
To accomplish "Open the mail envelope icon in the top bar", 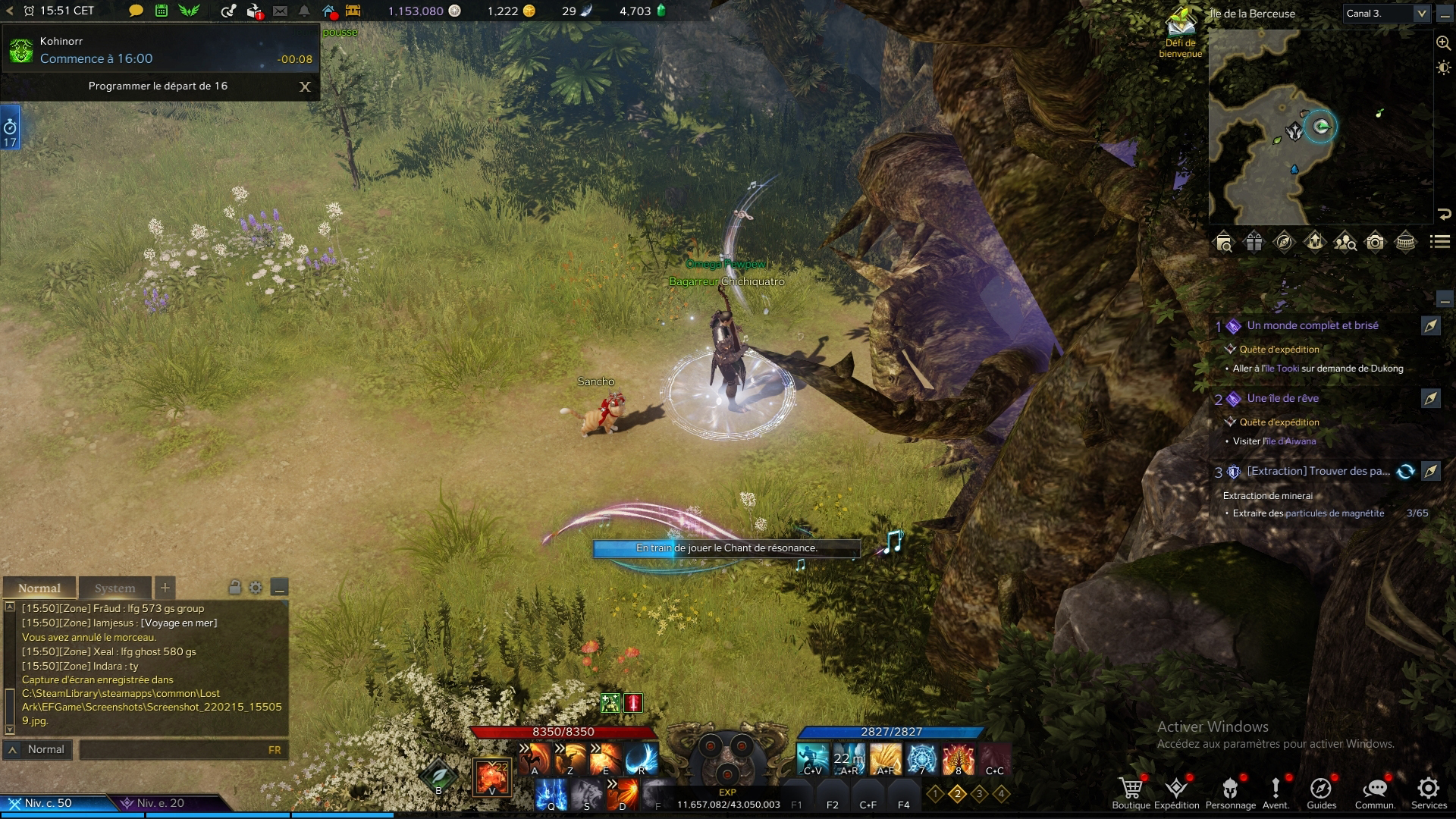I will coord(281,12).
